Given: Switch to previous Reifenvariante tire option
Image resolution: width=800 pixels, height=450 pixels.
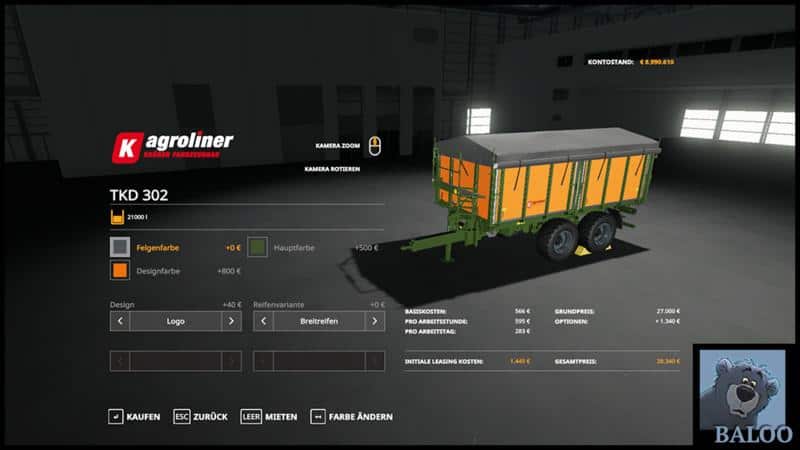Looking at the screenshot, I should pyautogui.click(x=263, y=321).
